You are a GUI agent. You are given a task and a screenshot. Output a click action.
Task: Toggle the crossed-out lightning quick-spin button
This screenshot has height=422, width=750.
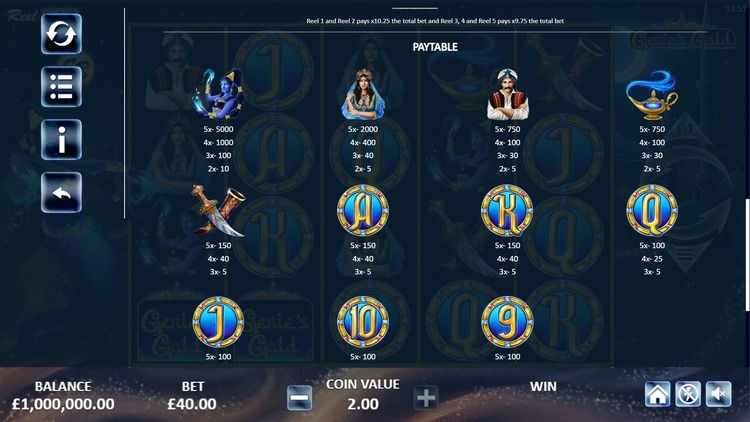(688, 394)
